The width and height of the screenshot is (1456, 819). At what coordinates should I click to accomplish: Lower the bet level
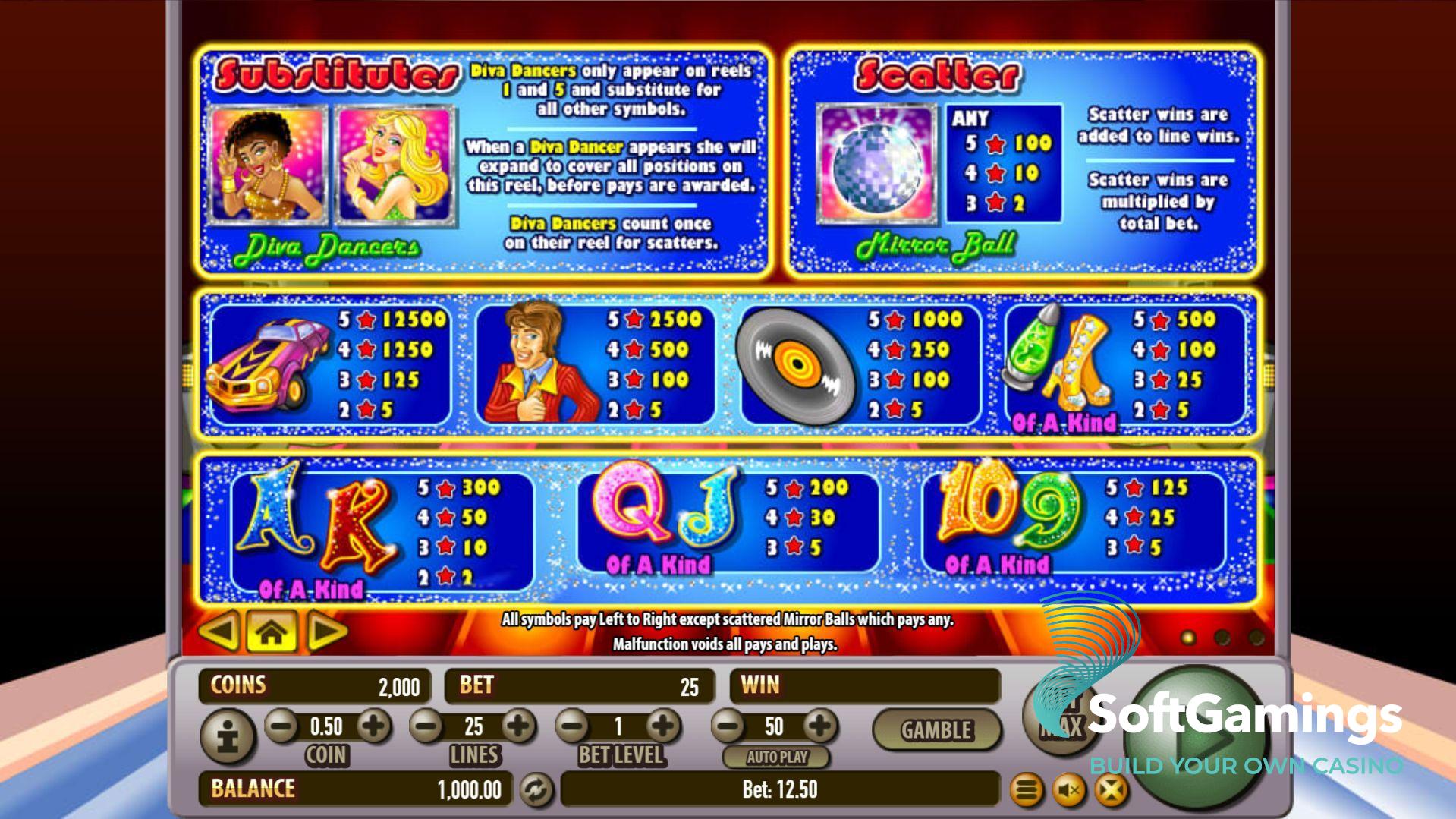click(573, 726)
